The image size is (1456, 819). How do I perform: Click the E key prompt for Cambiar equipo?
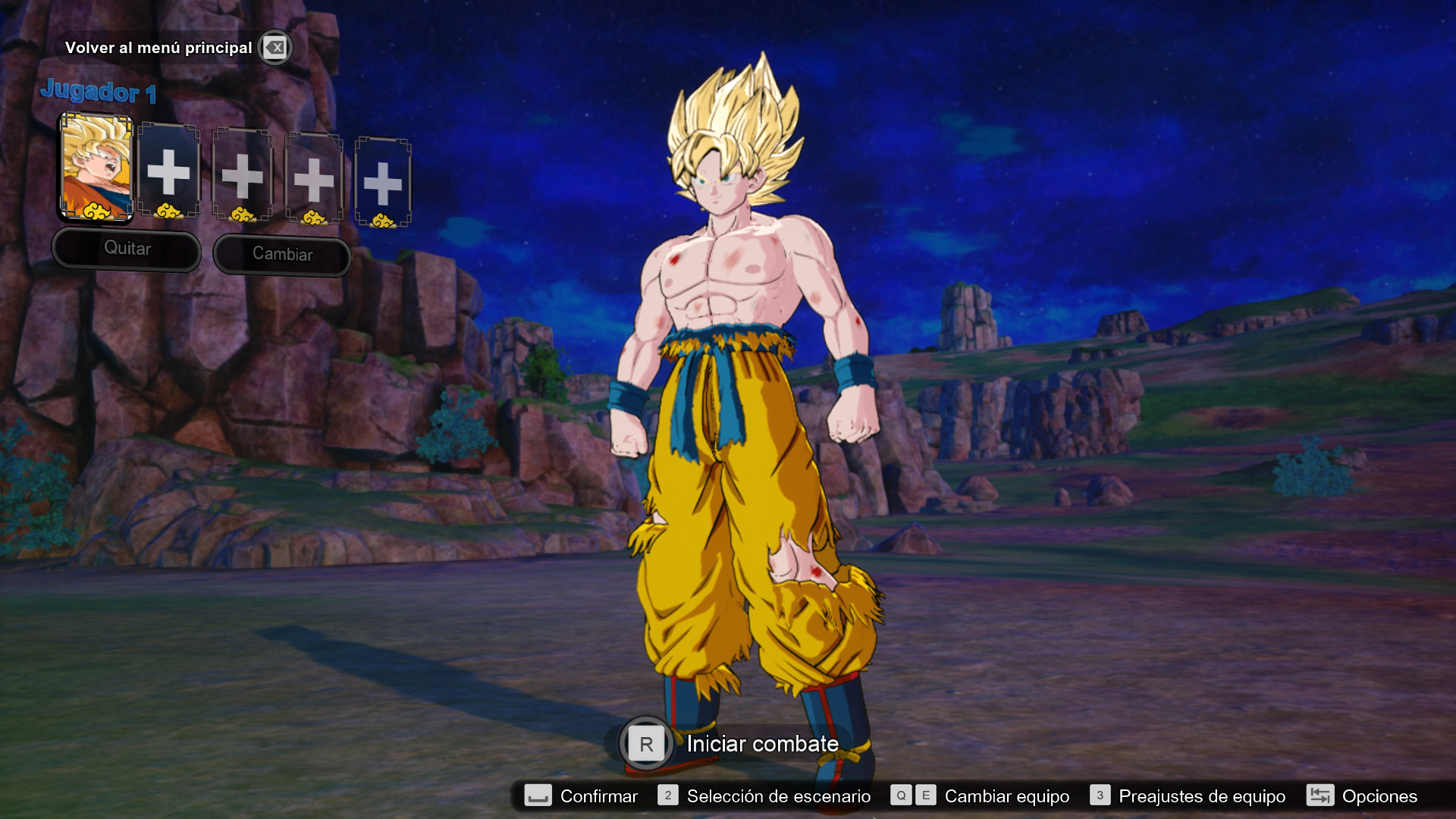(925, 796)
